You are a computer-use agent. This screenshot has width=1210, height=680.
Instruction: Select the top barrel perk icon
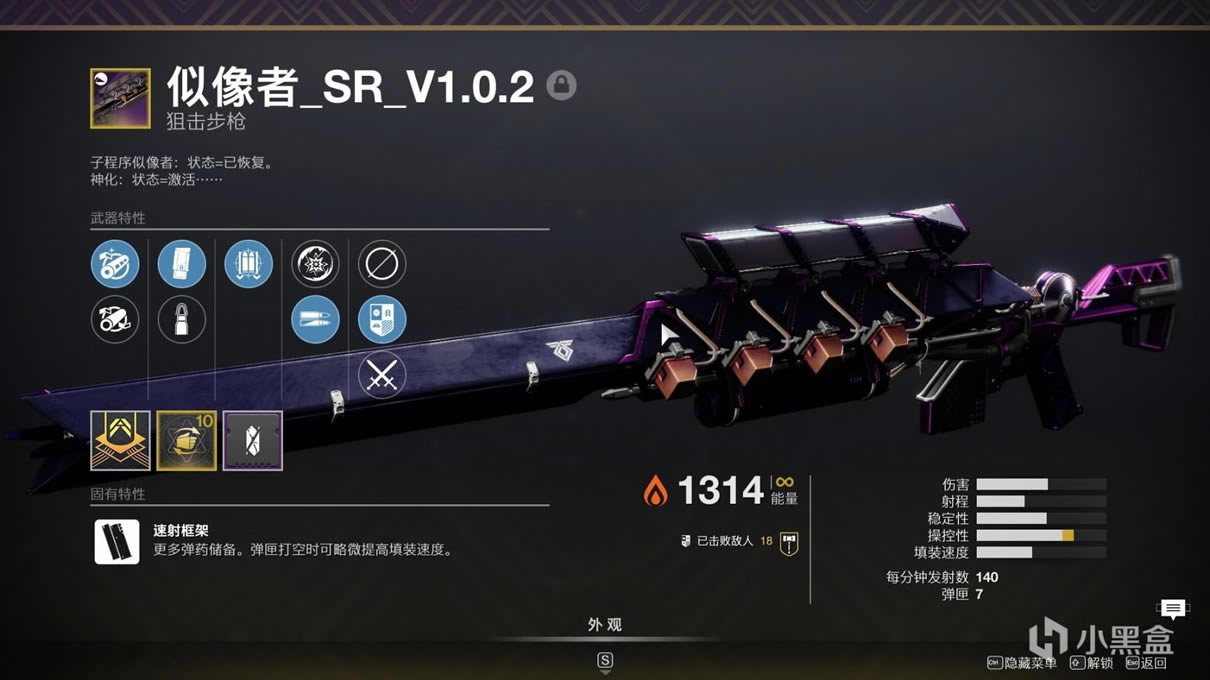tap(115, 265)
